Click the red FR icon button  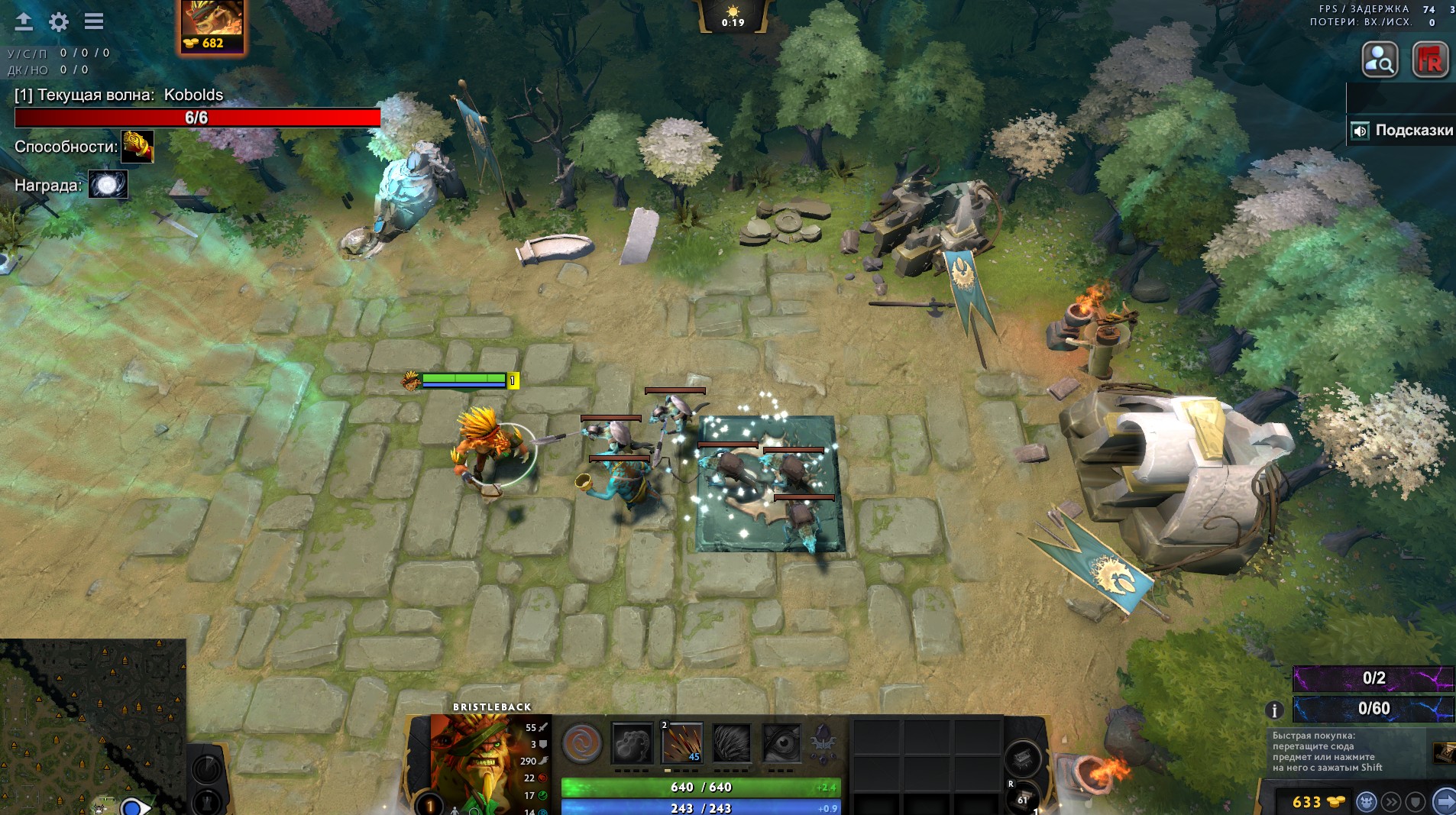(x=1430, y=60)
